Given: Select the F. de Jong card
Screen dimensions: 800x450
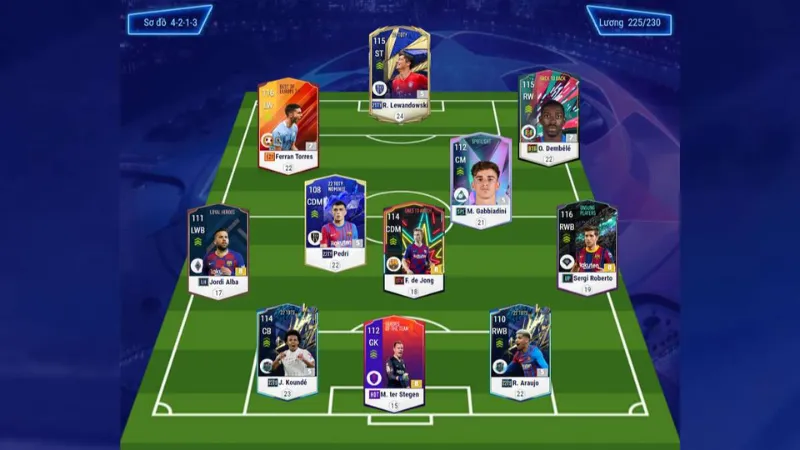Looking at the screenshot, I should [413, 245].
